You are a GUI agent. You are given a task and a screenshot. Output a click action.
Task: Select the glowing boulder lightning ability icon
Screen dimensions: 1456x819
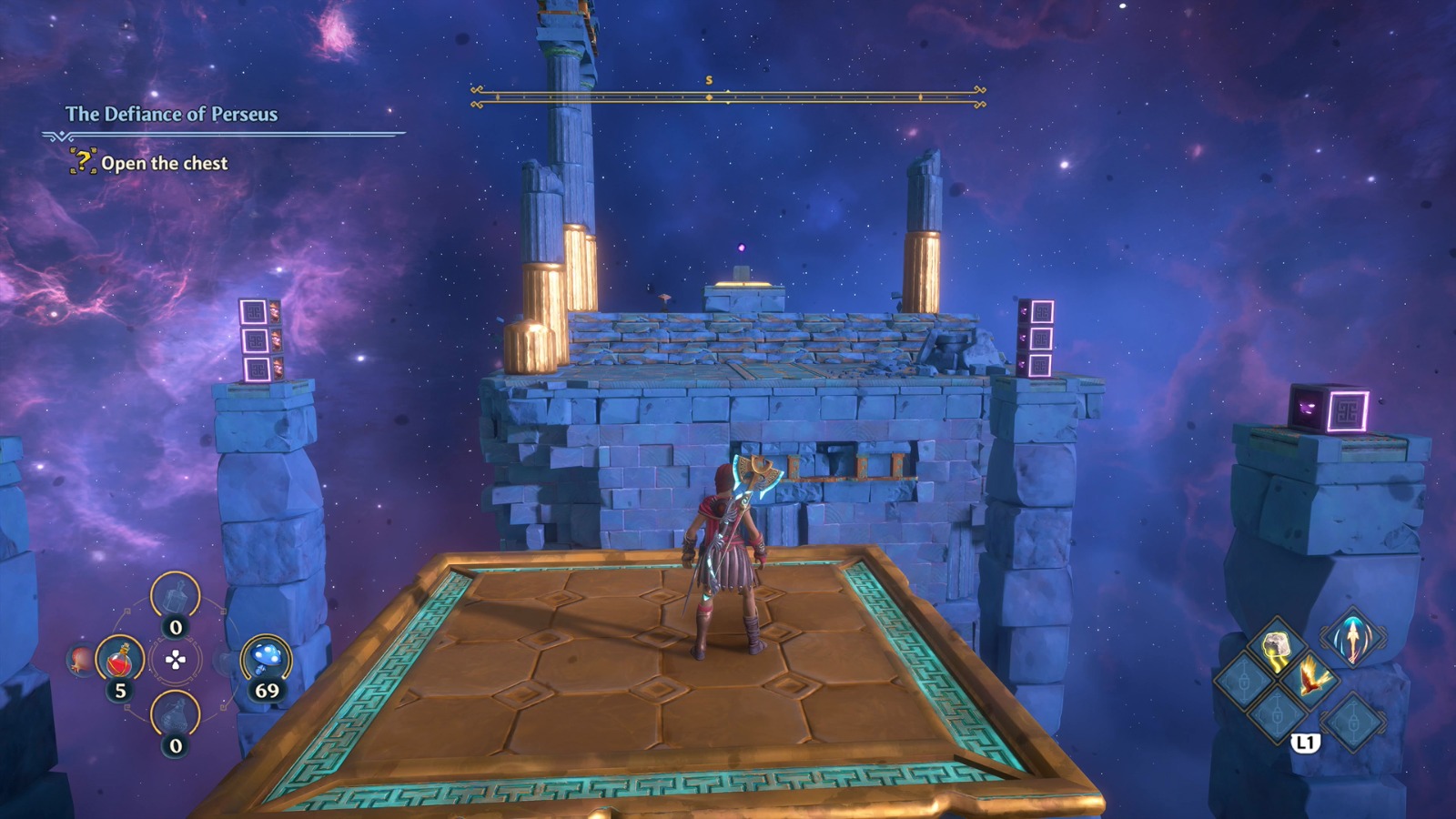[1277, 645]
